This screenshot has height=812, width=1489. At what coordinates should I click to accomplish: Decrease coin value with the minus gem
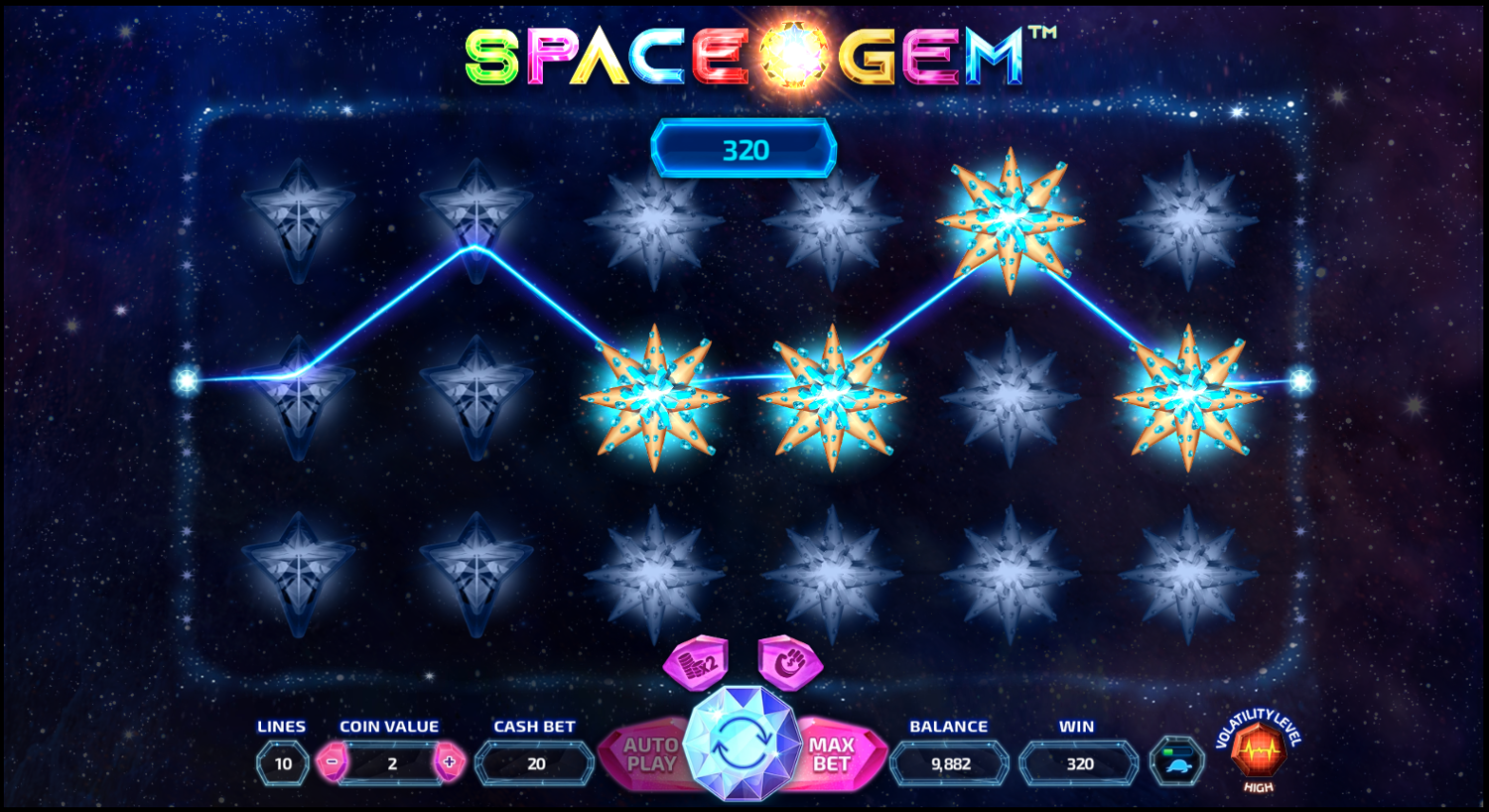pos(332,762)
